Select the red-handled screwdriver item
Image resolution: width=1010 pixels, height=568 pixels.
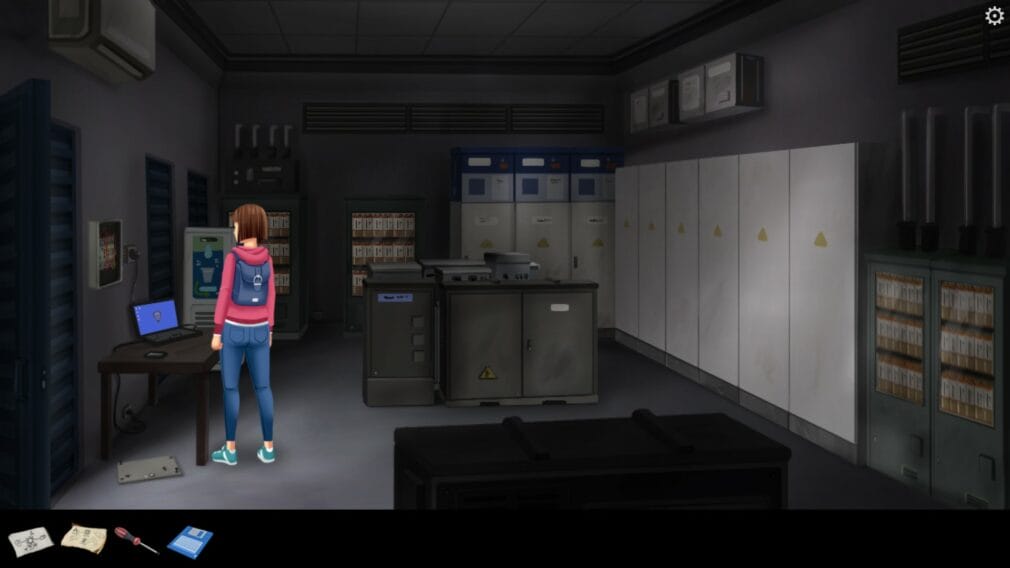pyautogui.click(x=136, y=540)
